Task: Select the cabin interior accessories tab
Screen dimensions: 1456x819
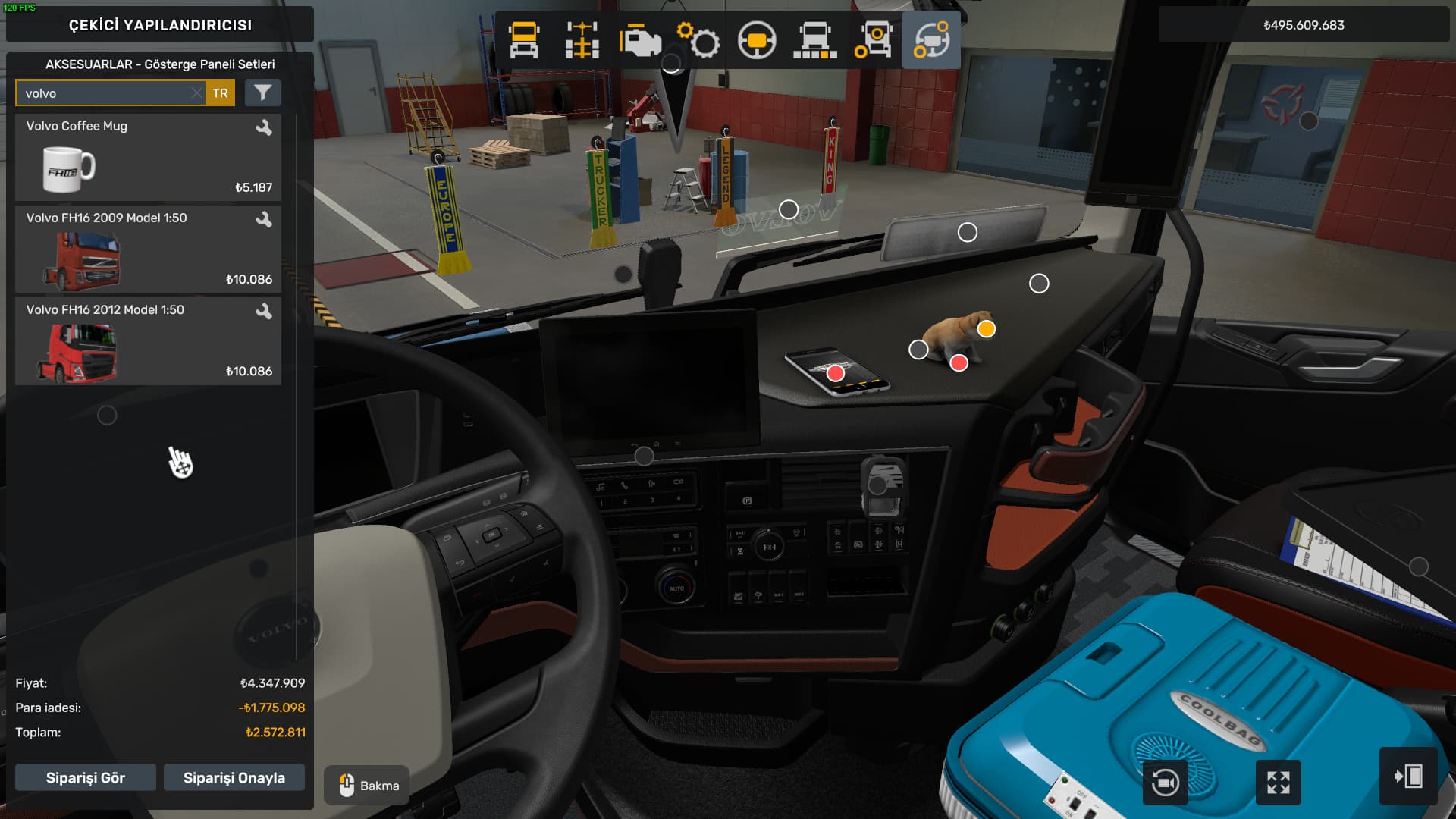Action: [931, 40]
